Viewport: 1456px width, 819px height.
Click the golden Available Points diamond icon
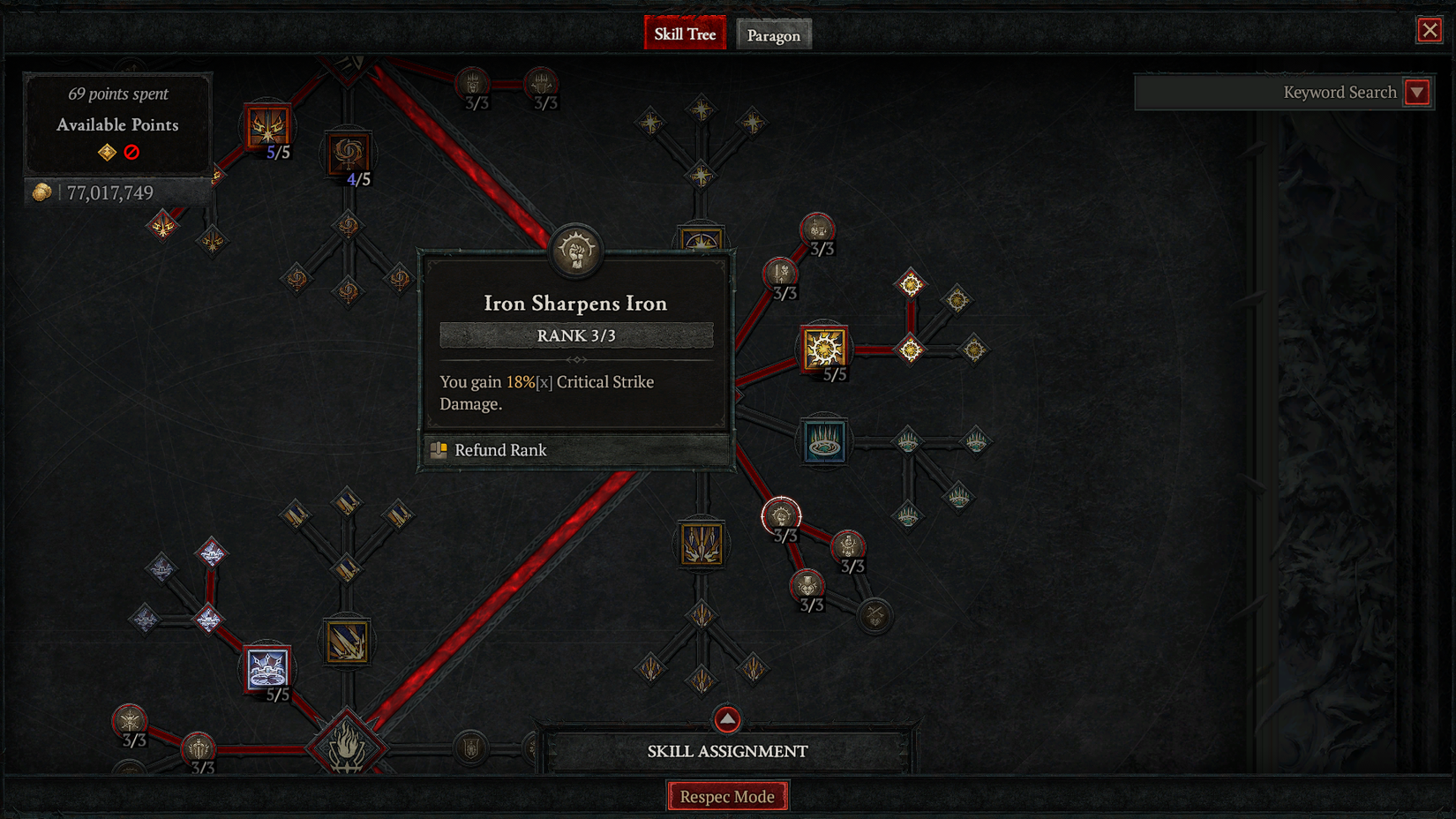(105, 152)
